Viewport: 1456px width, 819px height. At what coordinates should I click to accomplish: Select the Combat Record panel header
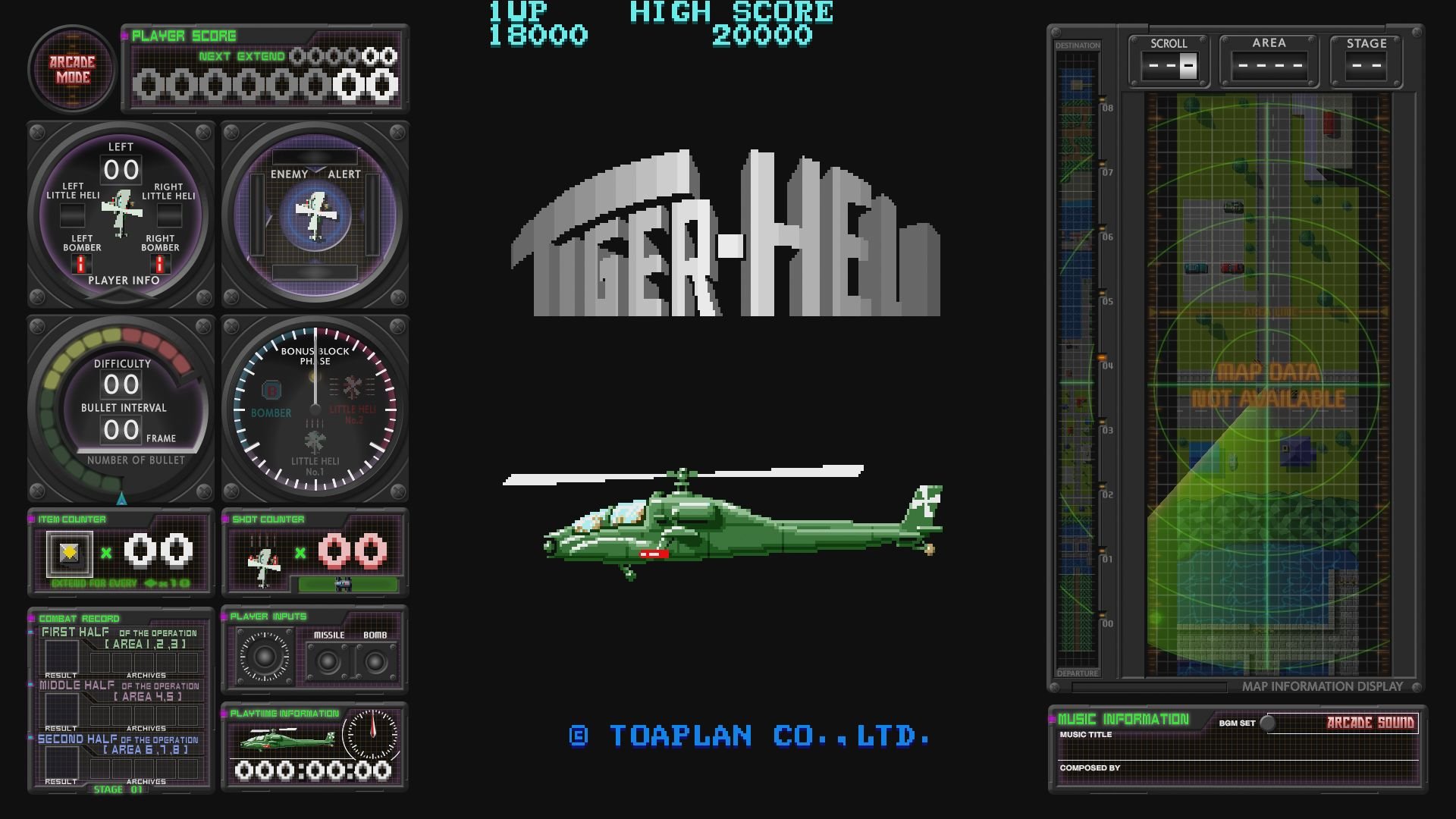pos(78,619)
